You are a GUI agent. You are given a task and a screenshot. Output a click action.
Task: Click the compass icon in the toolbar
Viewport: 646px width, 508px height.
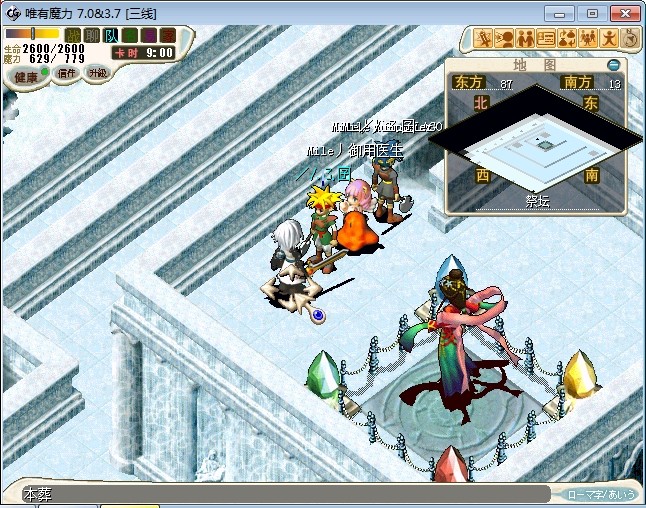(x=630, y=38)
